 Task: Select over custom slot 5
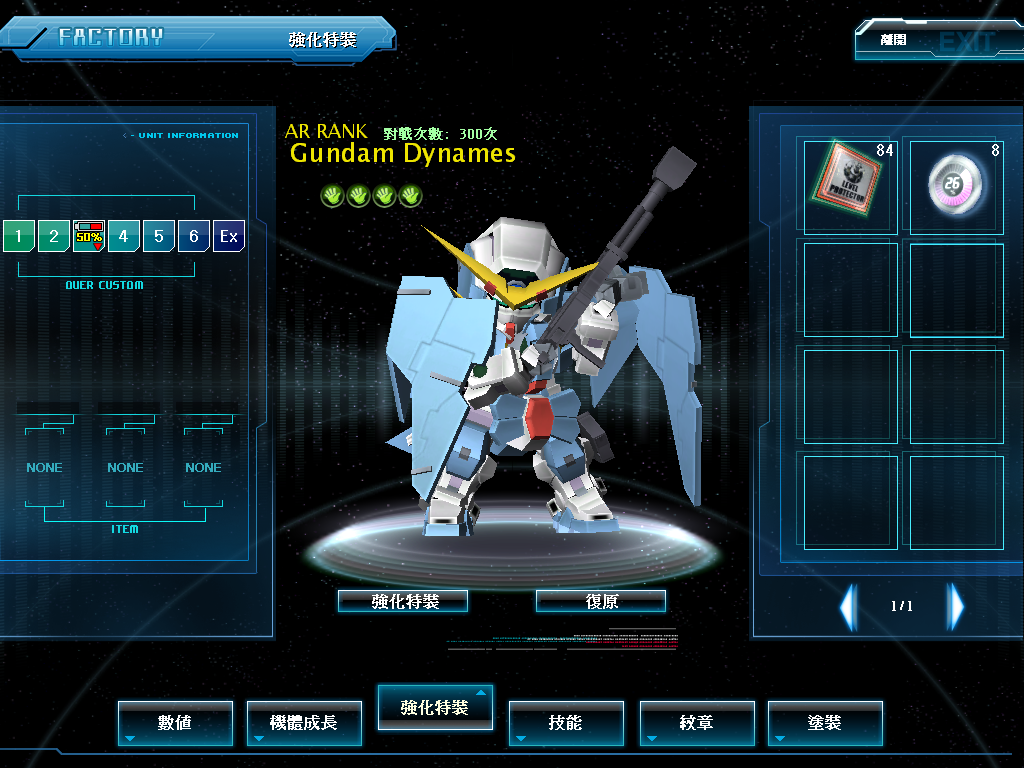pos(159,236)
